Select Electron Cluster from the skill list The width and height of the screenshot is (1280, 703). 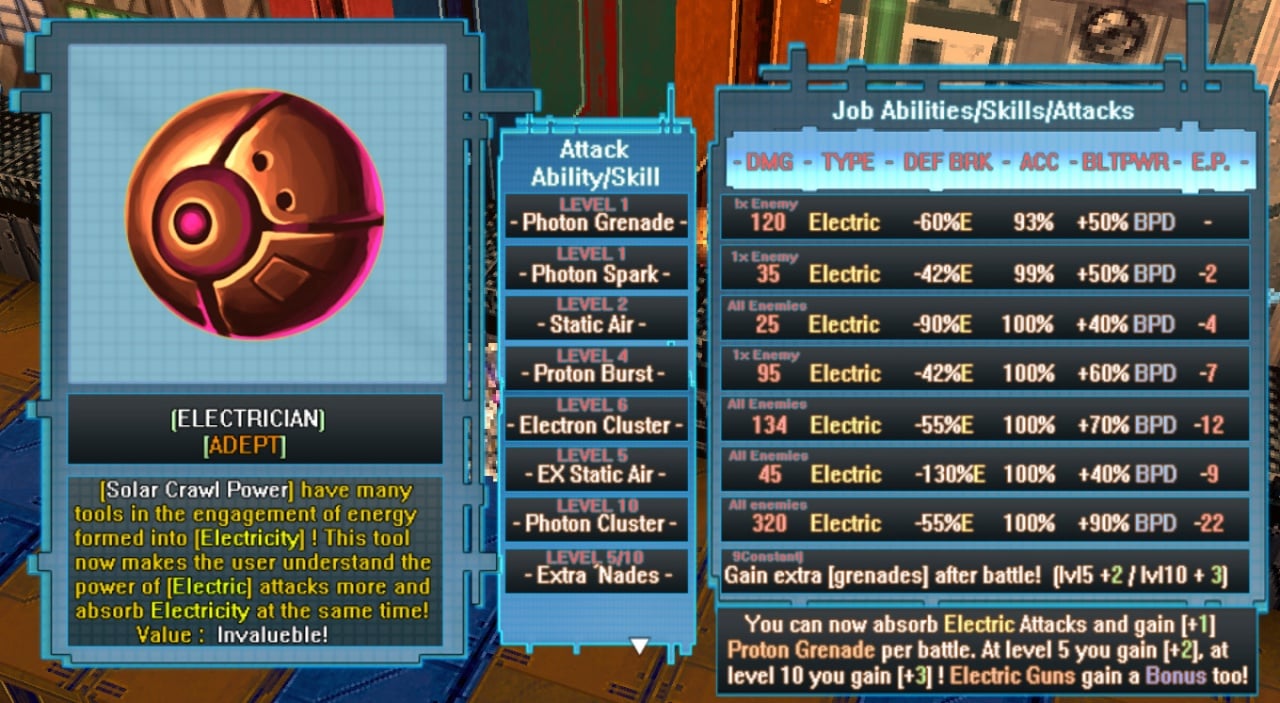tap(597, 418)
